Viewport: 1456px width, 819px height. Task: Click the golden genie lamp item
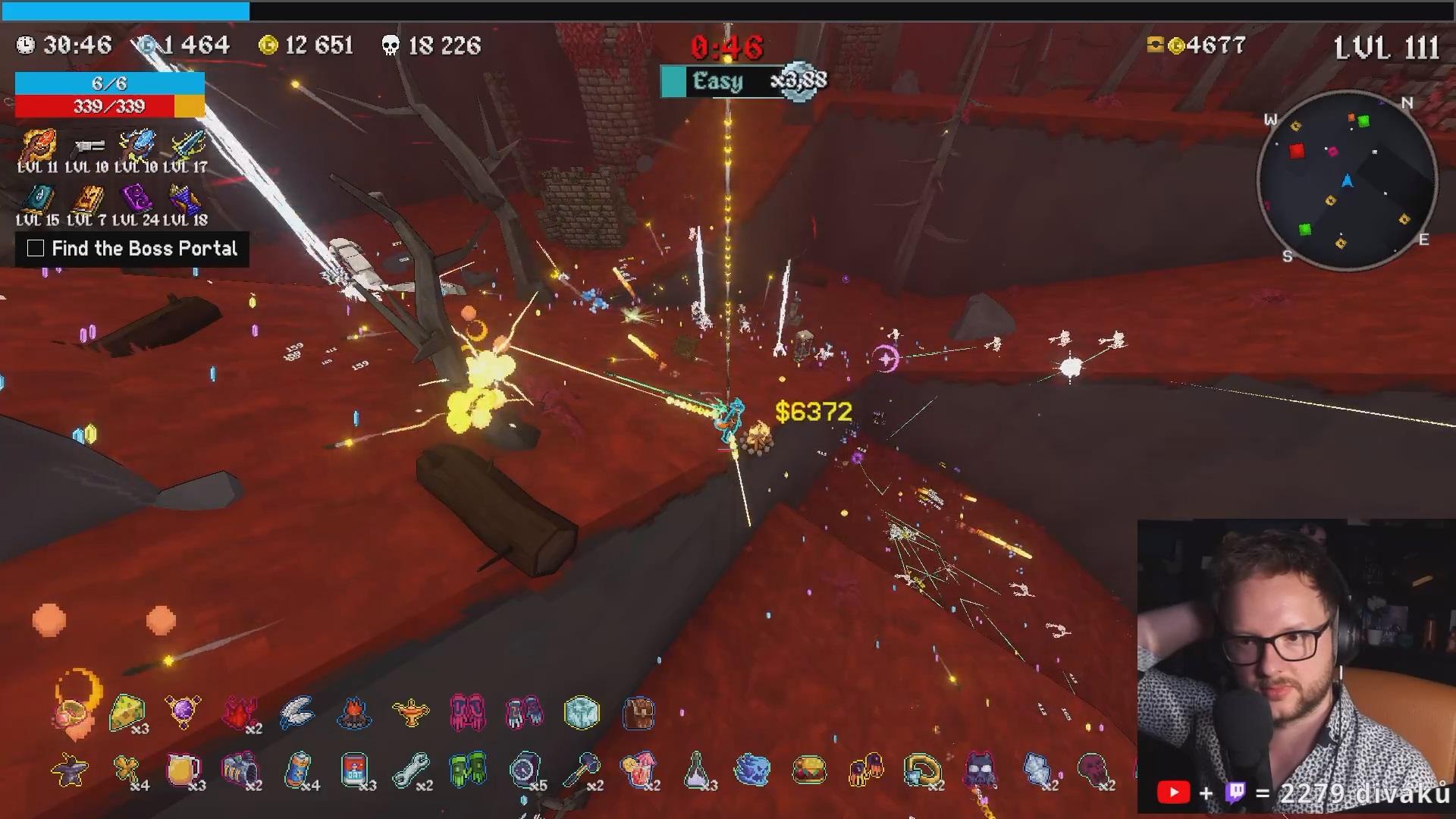(410, 711)
